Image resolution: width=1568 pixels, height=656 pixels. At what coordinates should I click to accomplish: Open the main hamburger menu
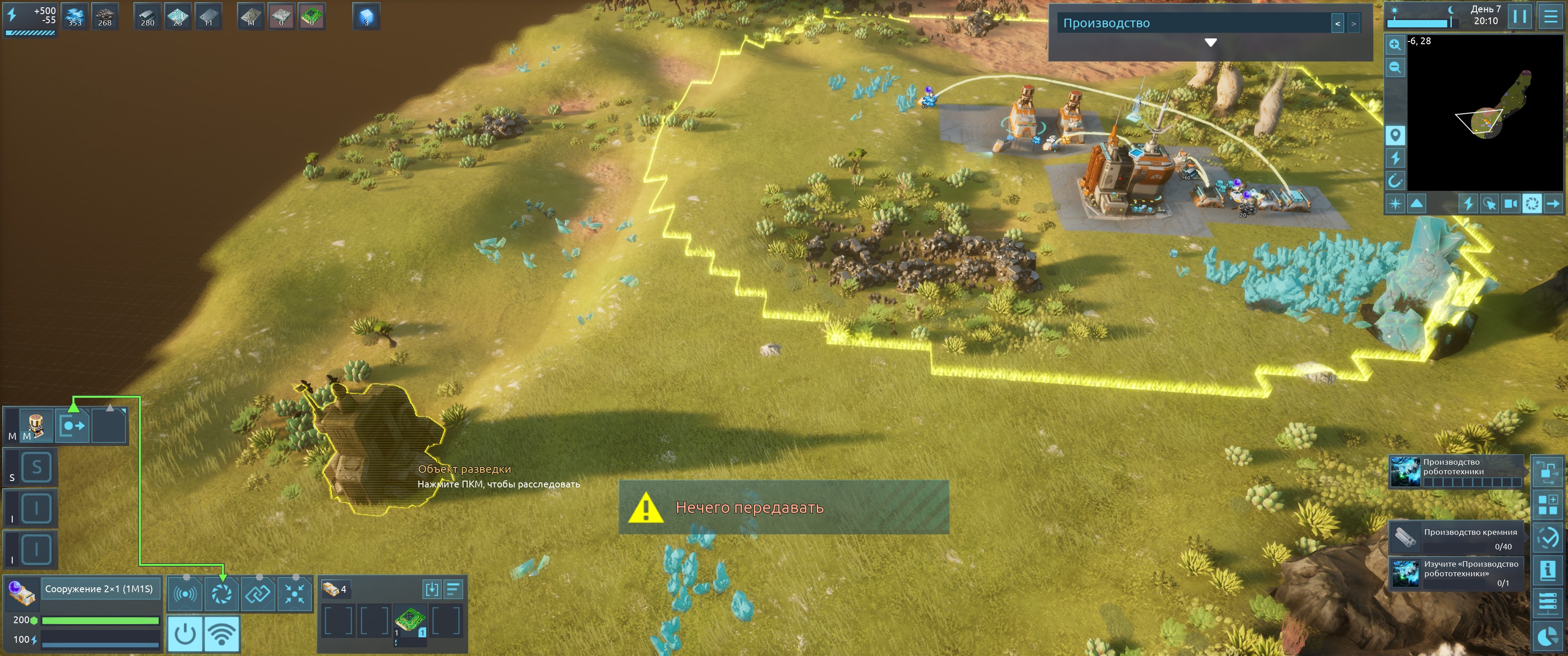tap(1550, 16)
